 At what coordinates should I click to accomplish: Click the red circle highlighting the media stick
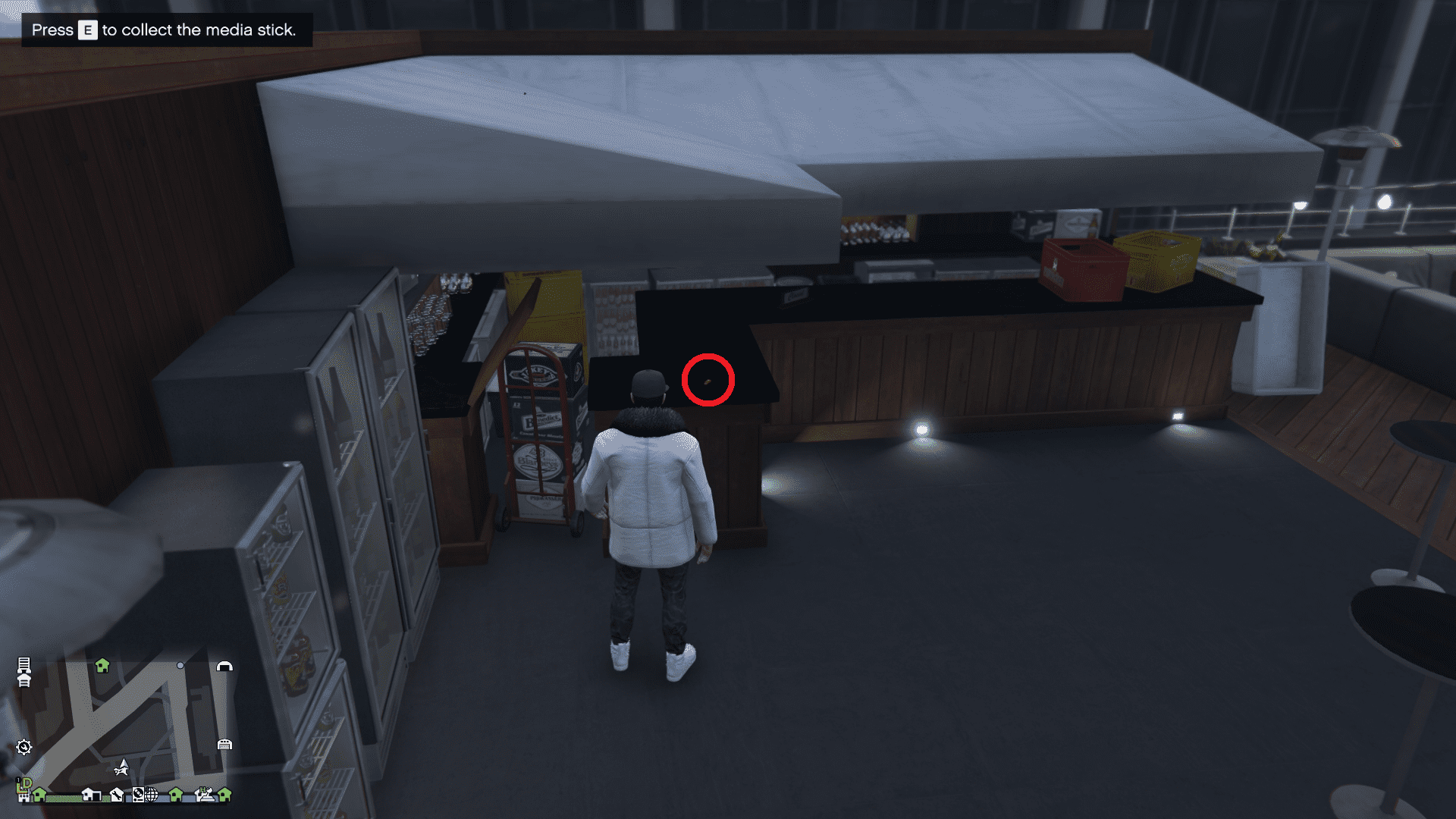coord(708,381)
